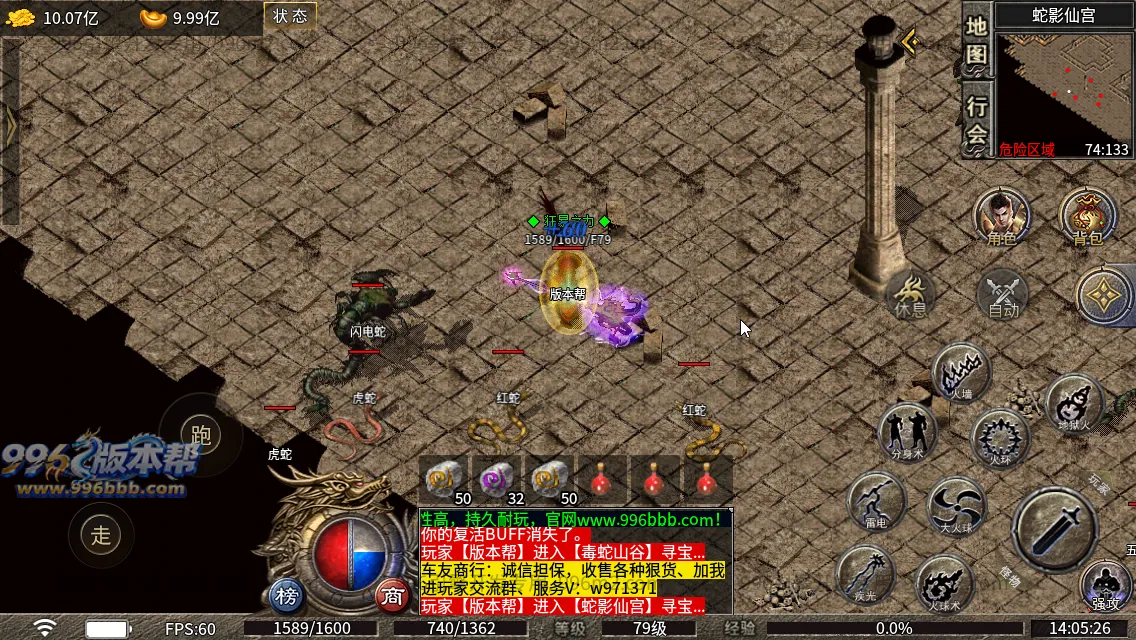This screenshot has width=1136, height=640.
Task: Open the 榜 ranking button
Action: [x=287, y=597]
